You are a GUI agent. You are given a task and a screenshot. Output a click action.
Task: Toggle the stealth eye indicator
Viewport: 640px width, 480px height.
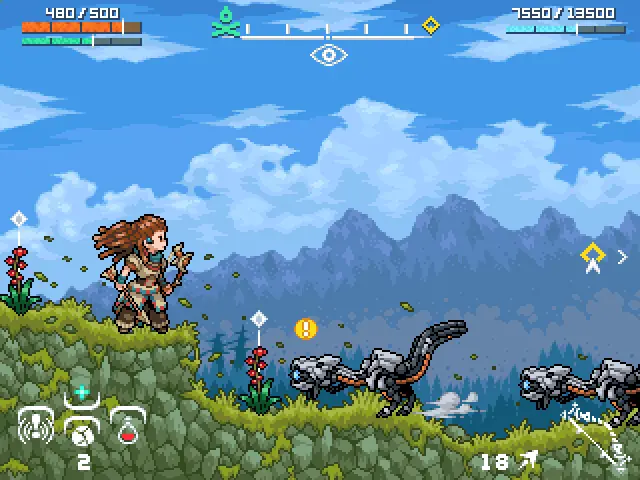click(x=328, y=55)
